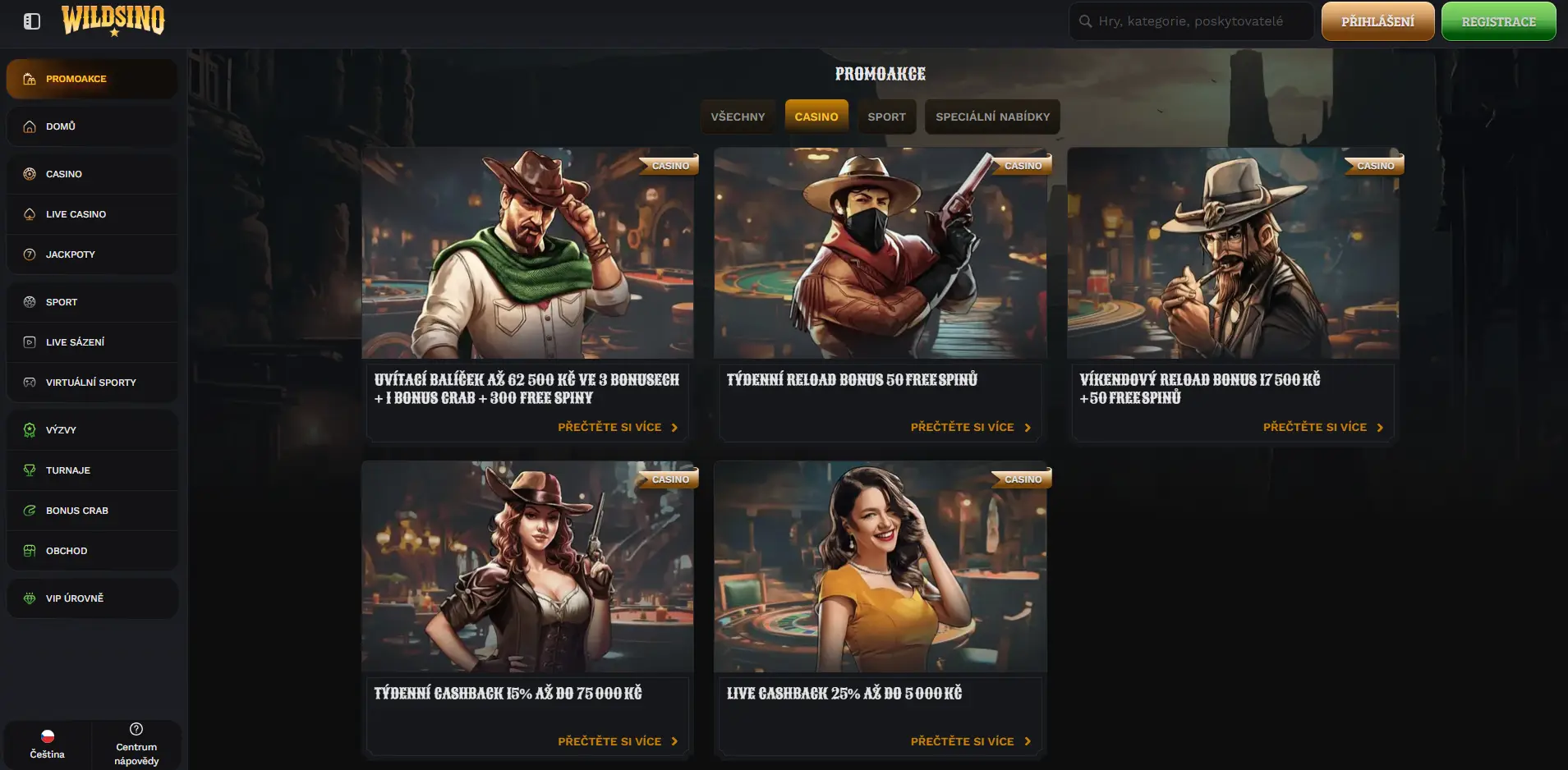
Task: Click the Registrace button
Action: [1498, 21]
